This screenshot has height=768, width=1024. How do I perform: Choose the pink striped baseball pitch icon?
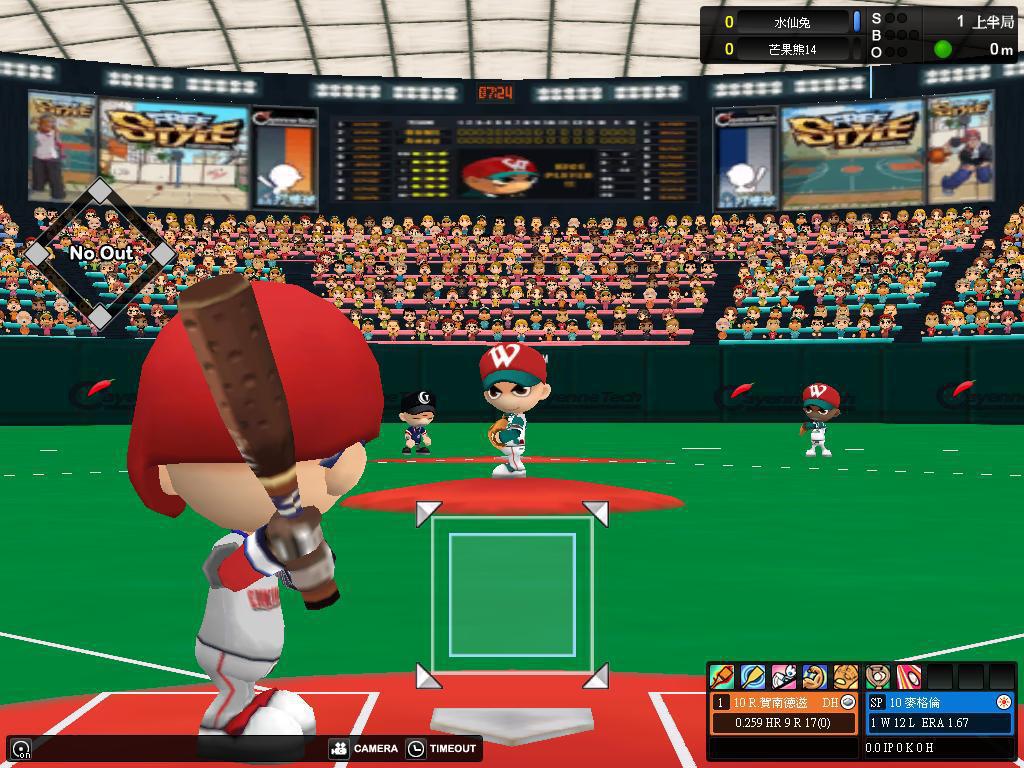[x=908, y=677]
